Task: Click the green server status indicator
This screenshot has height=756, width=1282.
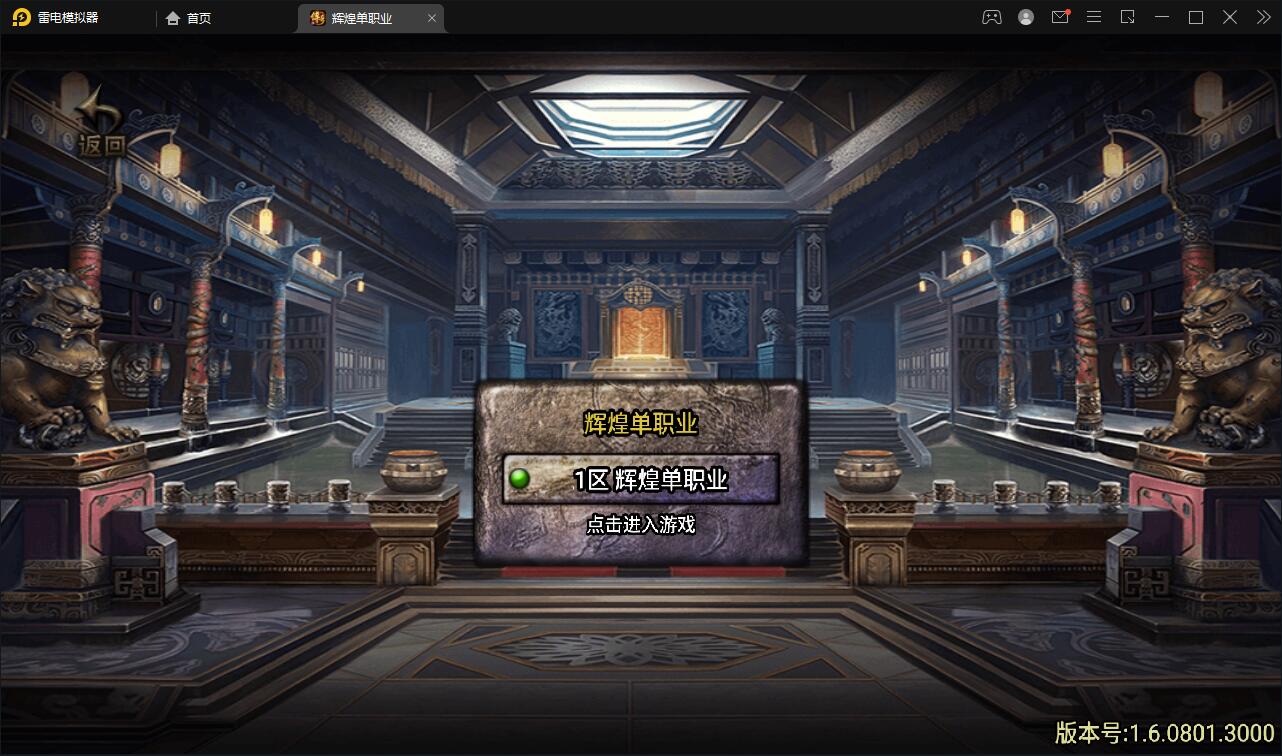Action: tap(518, 478)
